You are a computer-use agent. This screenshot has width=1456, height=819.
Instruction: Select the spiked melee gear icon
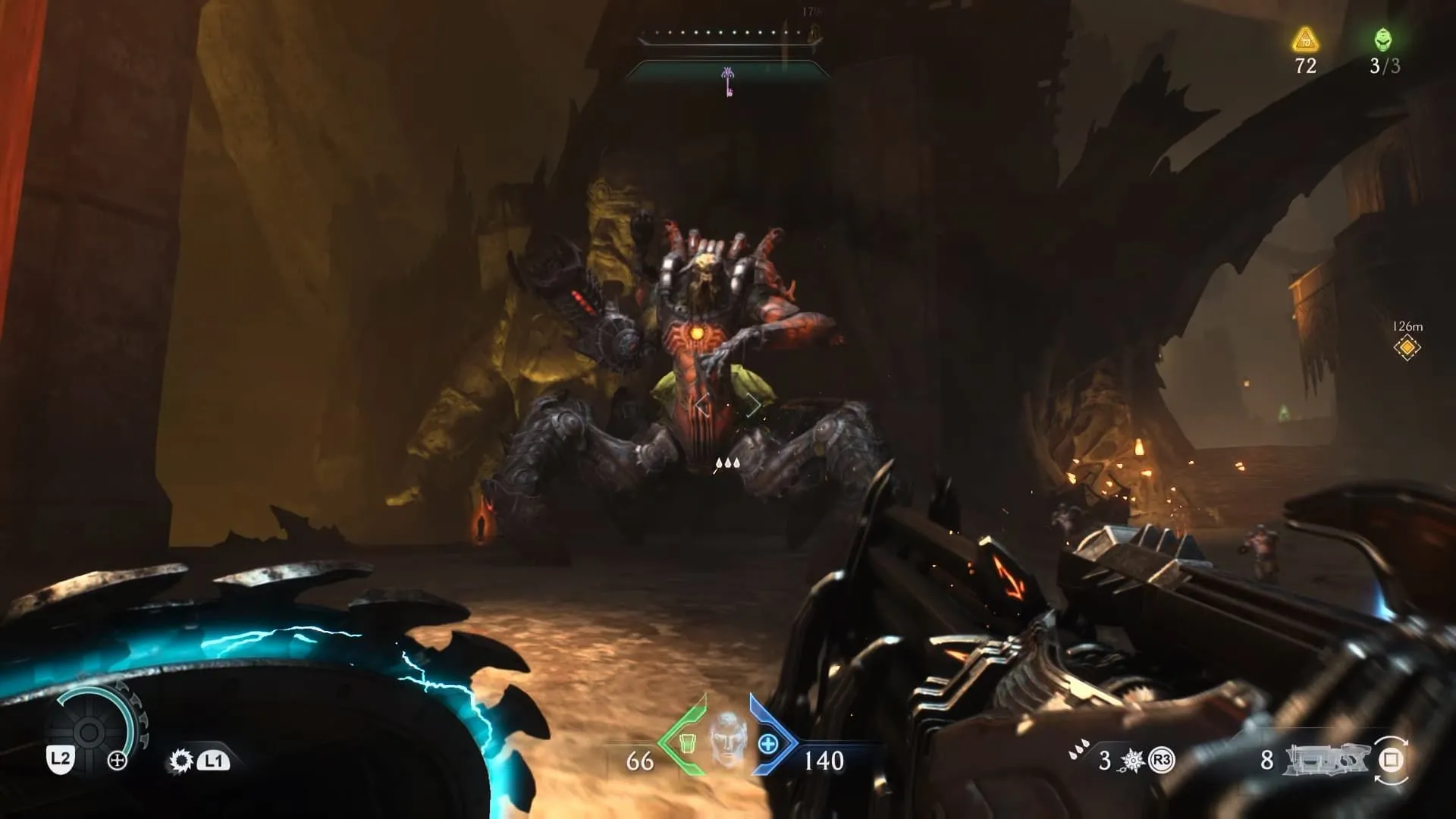(180, 760)
